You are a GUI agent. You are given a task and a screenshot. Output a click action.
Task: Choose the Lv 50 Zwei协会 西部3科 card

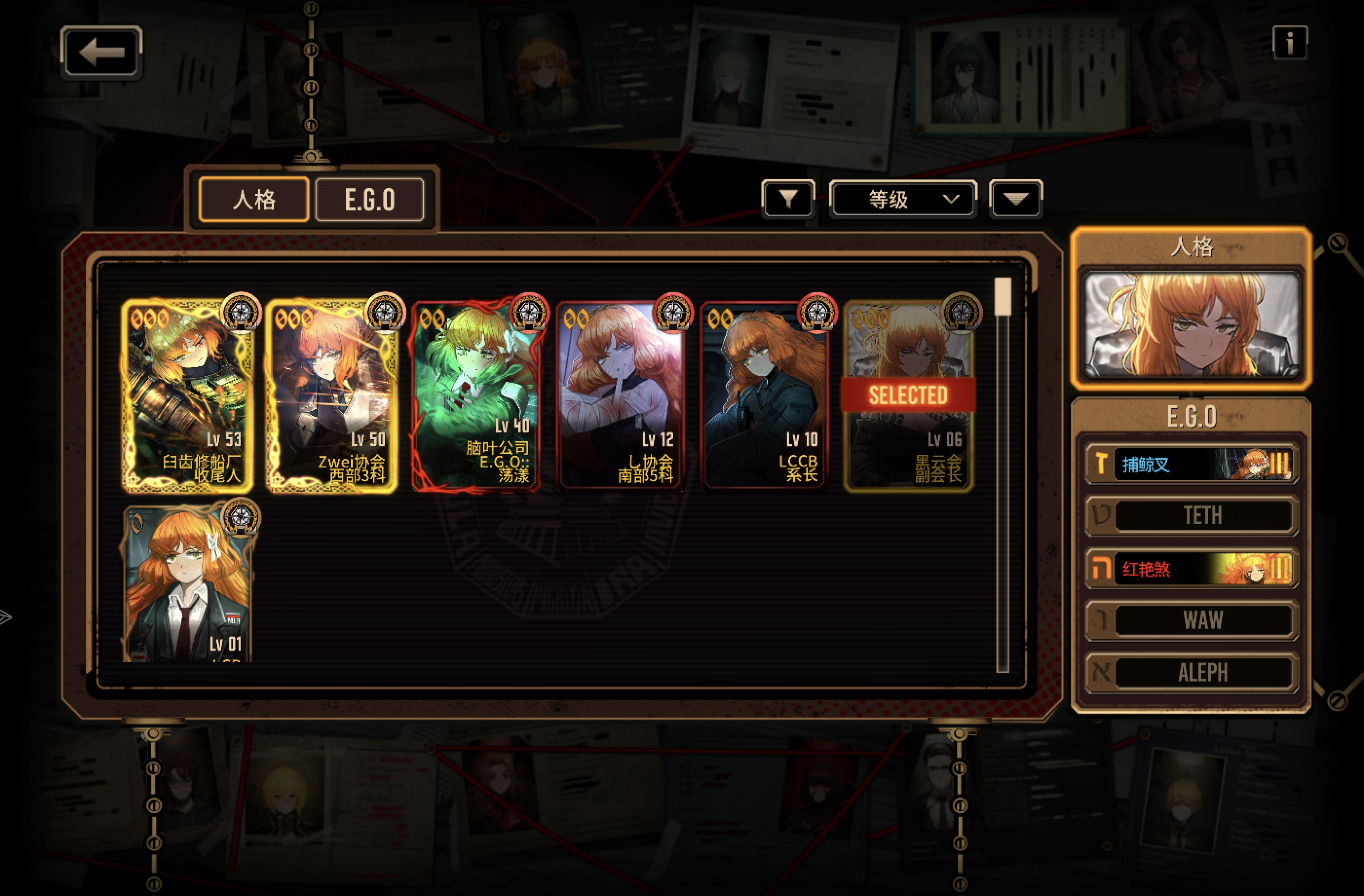click(x=332, y=395)
